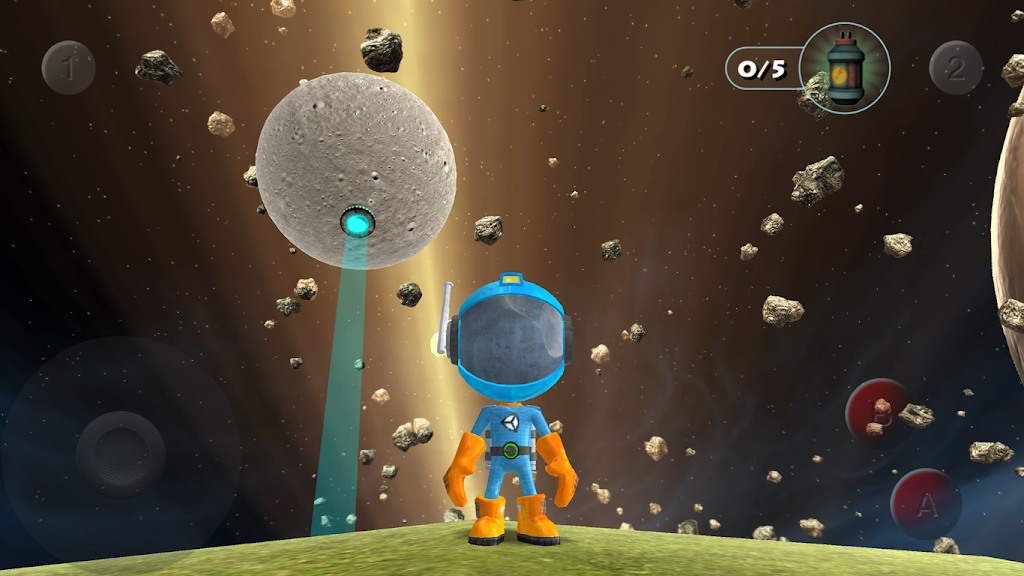Click the fuel canister collectible icon
The image size is (1024, 576).
click(844, 68)
